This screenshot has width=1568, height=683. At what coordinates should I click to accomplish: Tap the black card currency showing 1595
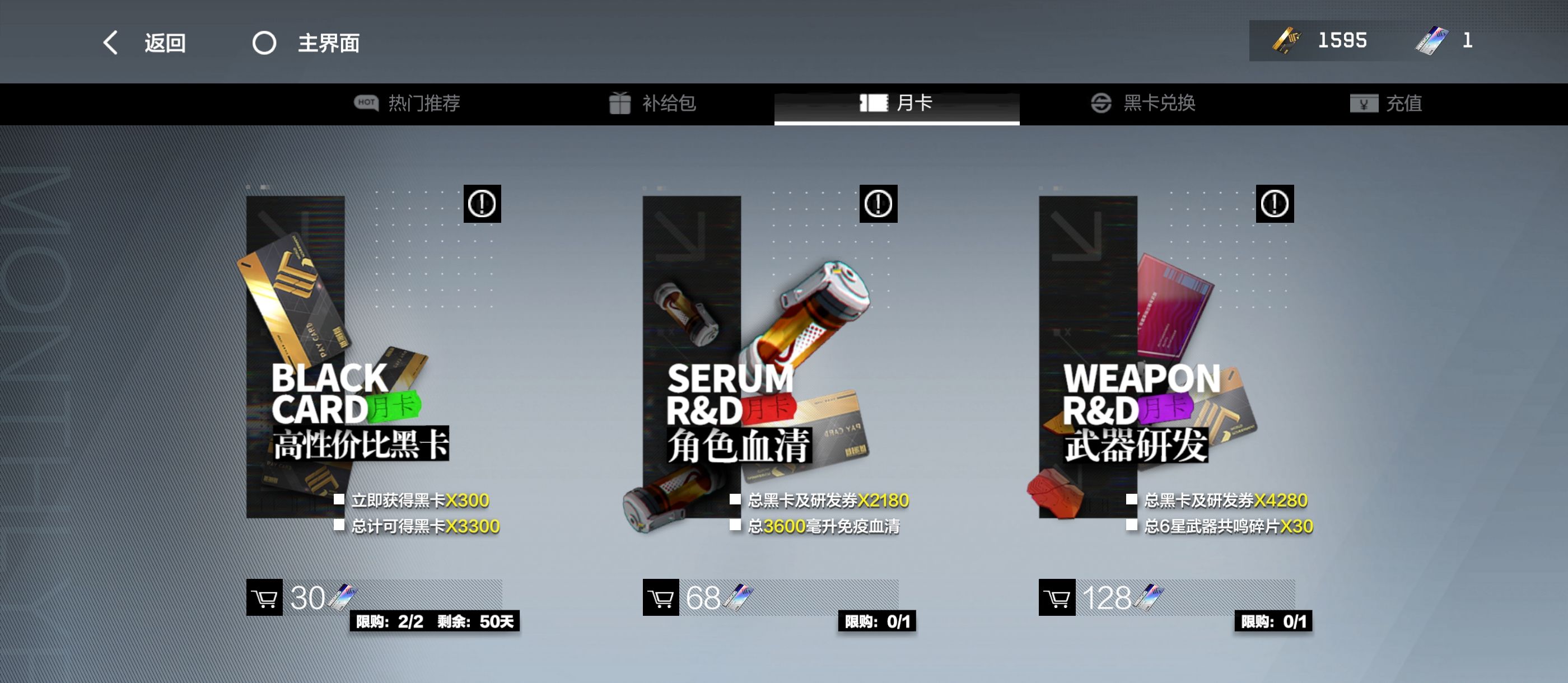[1321, 41]
